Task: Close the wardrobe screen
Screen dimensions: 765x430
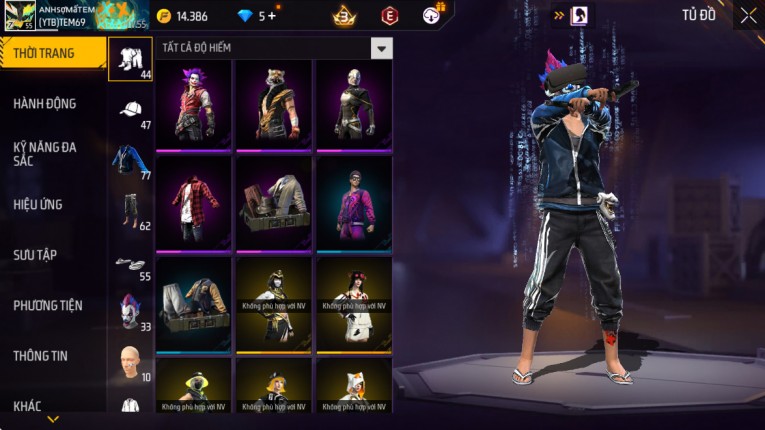Action: click(748, 15)
